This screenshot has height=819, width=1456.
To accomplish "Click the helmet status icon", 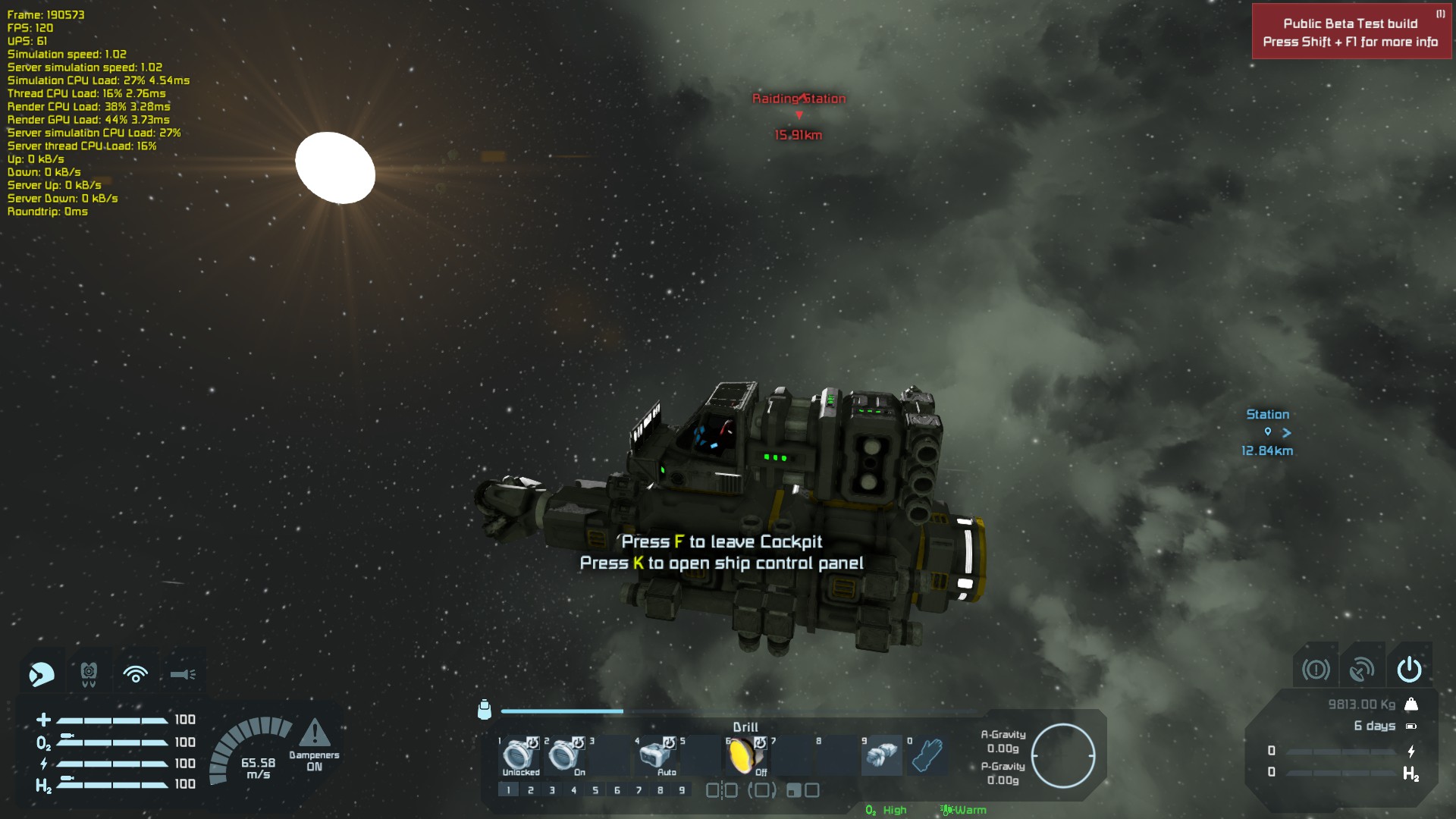I will tap(42, 673).
